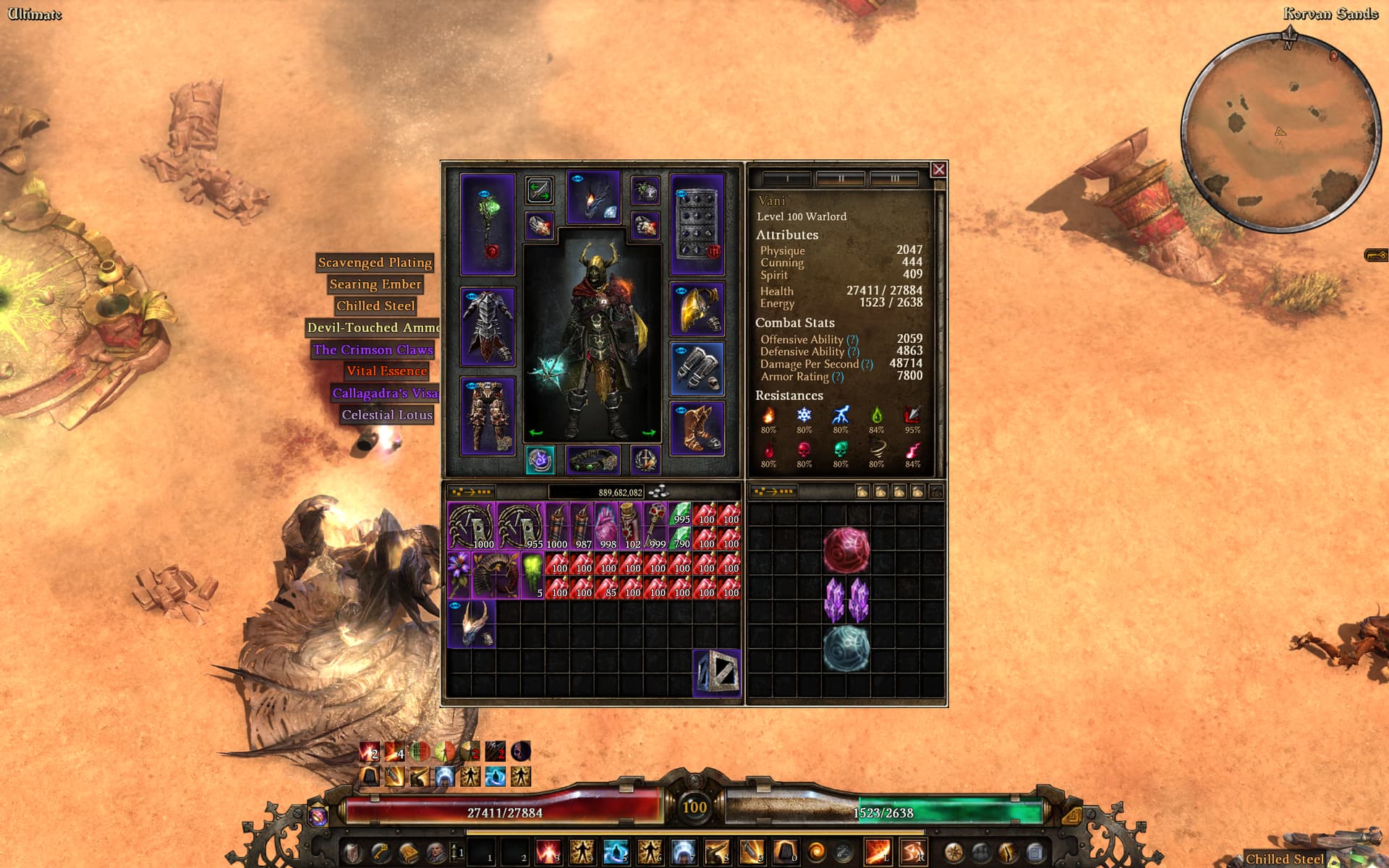Click the circular minimap
The image size is (1389, 868).
tap(1280, 132)
